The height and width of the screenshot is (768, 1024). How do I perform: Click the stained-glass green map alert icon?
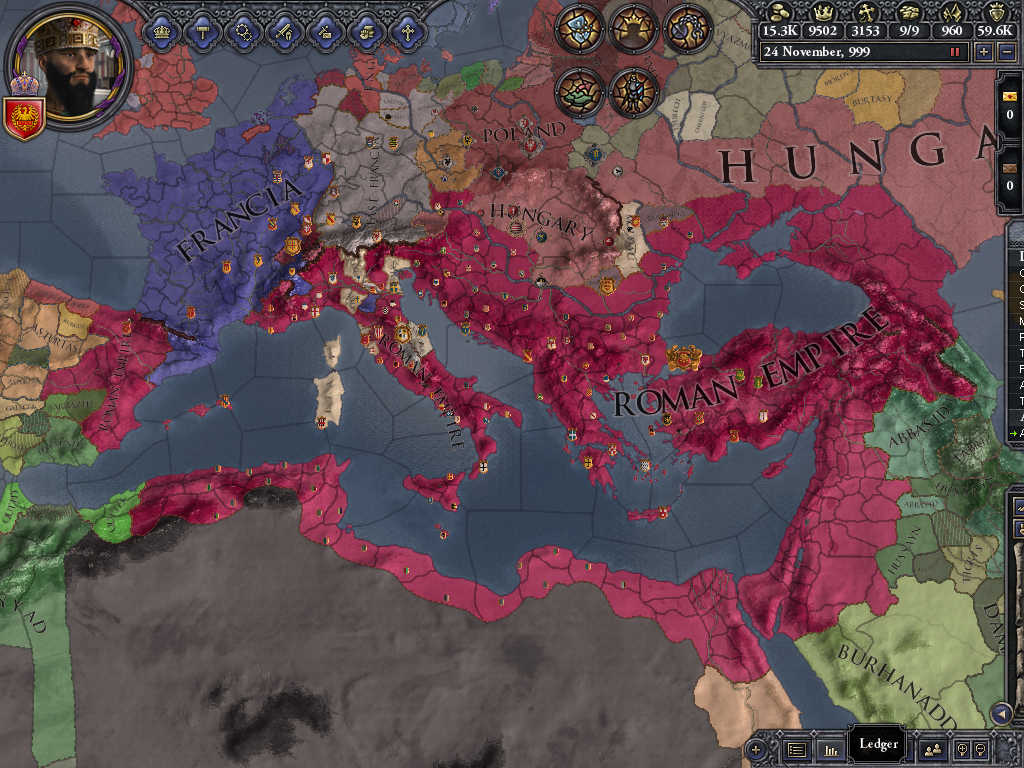coord(579,90)
